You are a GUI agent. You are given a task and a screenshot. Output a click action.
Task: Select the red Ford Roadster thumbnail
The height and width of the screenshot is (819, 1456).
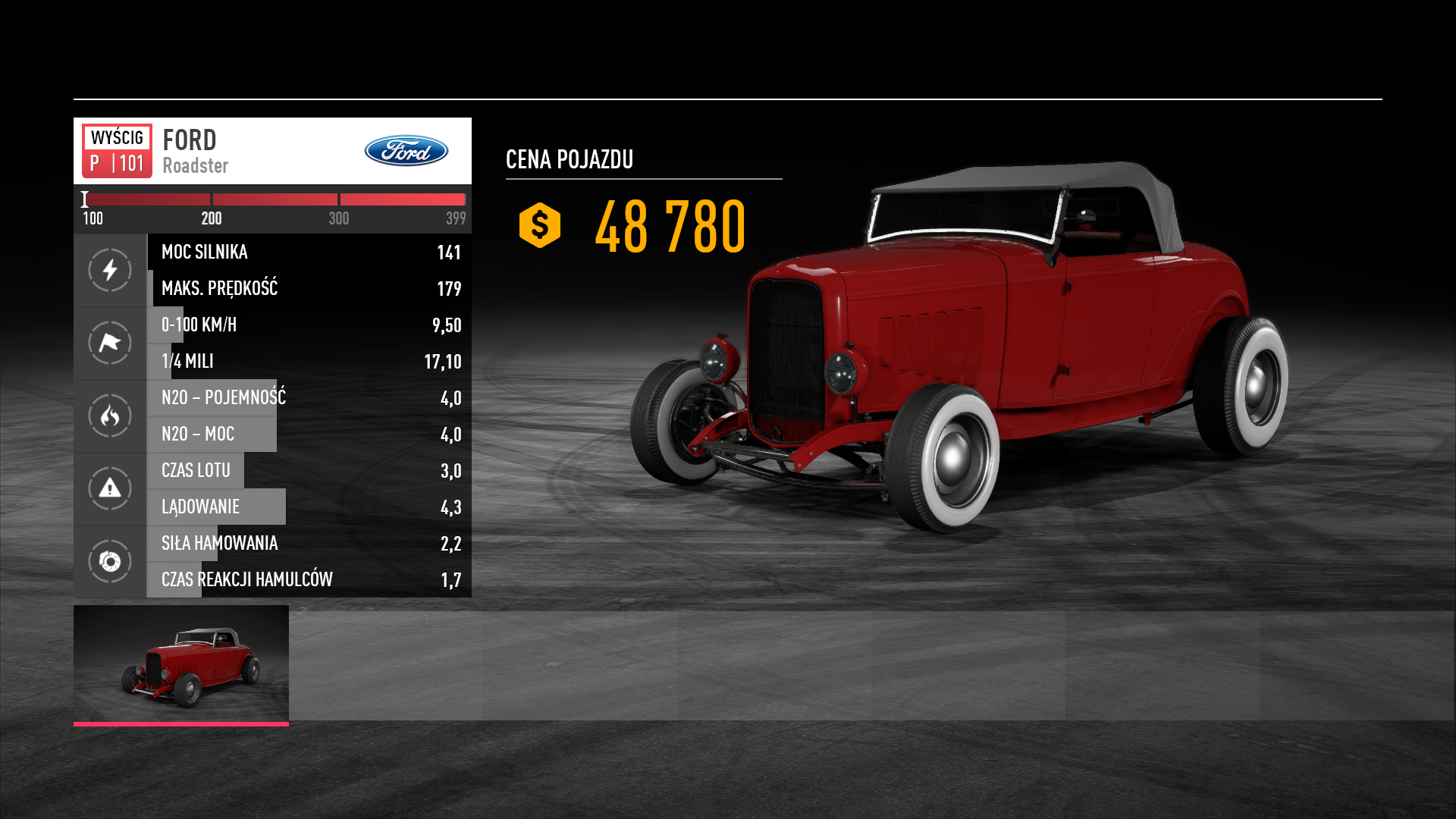(180, 664)
